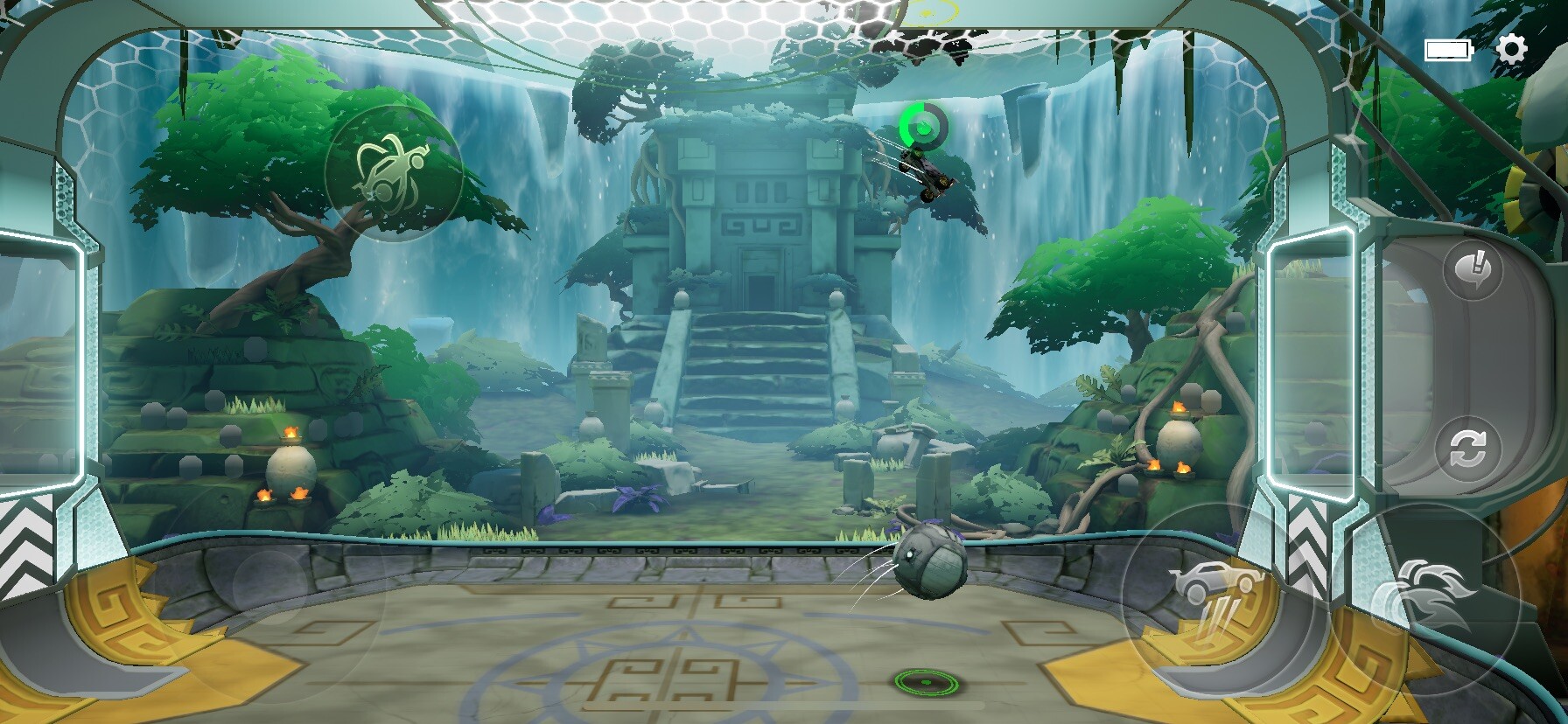Tap the circular spinning car icon
This screenshot has width=1568, height=724.
pyautogui.click(x=393, y=172)
